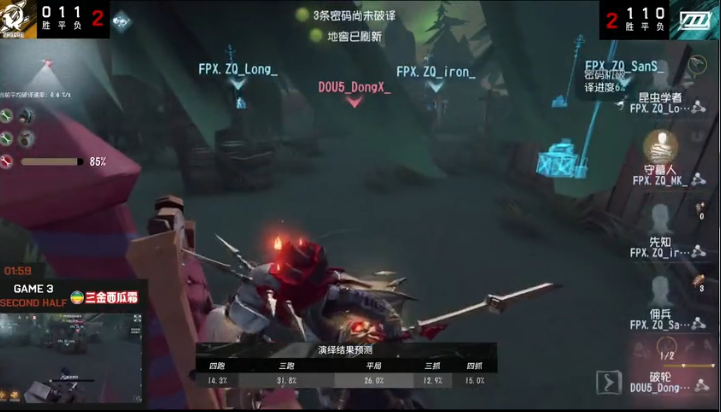Click the left team logo
The height and width of the screenshot is (412, 721).
point(18,19)
